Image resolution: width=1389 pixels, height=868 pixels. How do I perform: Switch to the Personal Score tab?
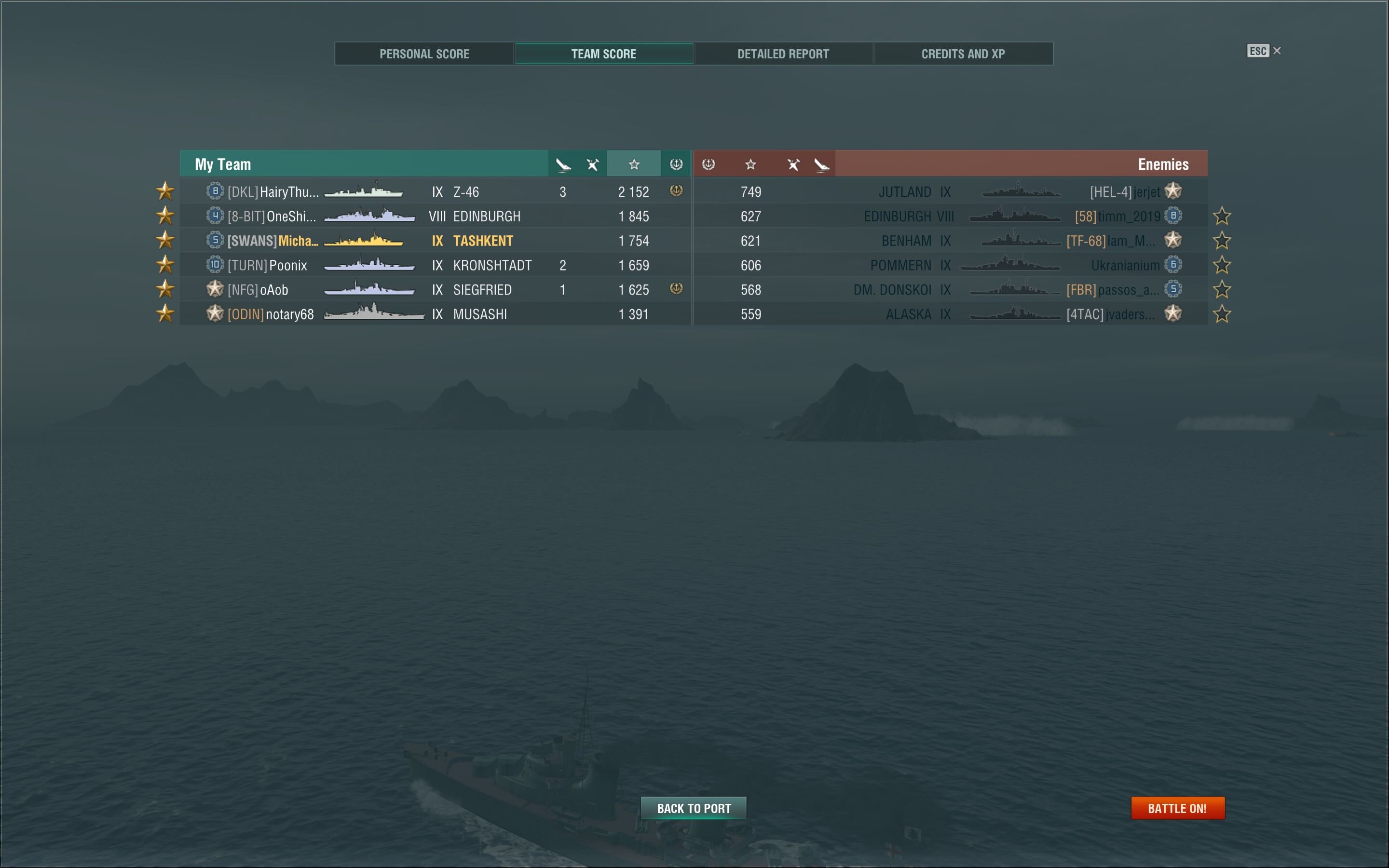click(x=424, y=54)
